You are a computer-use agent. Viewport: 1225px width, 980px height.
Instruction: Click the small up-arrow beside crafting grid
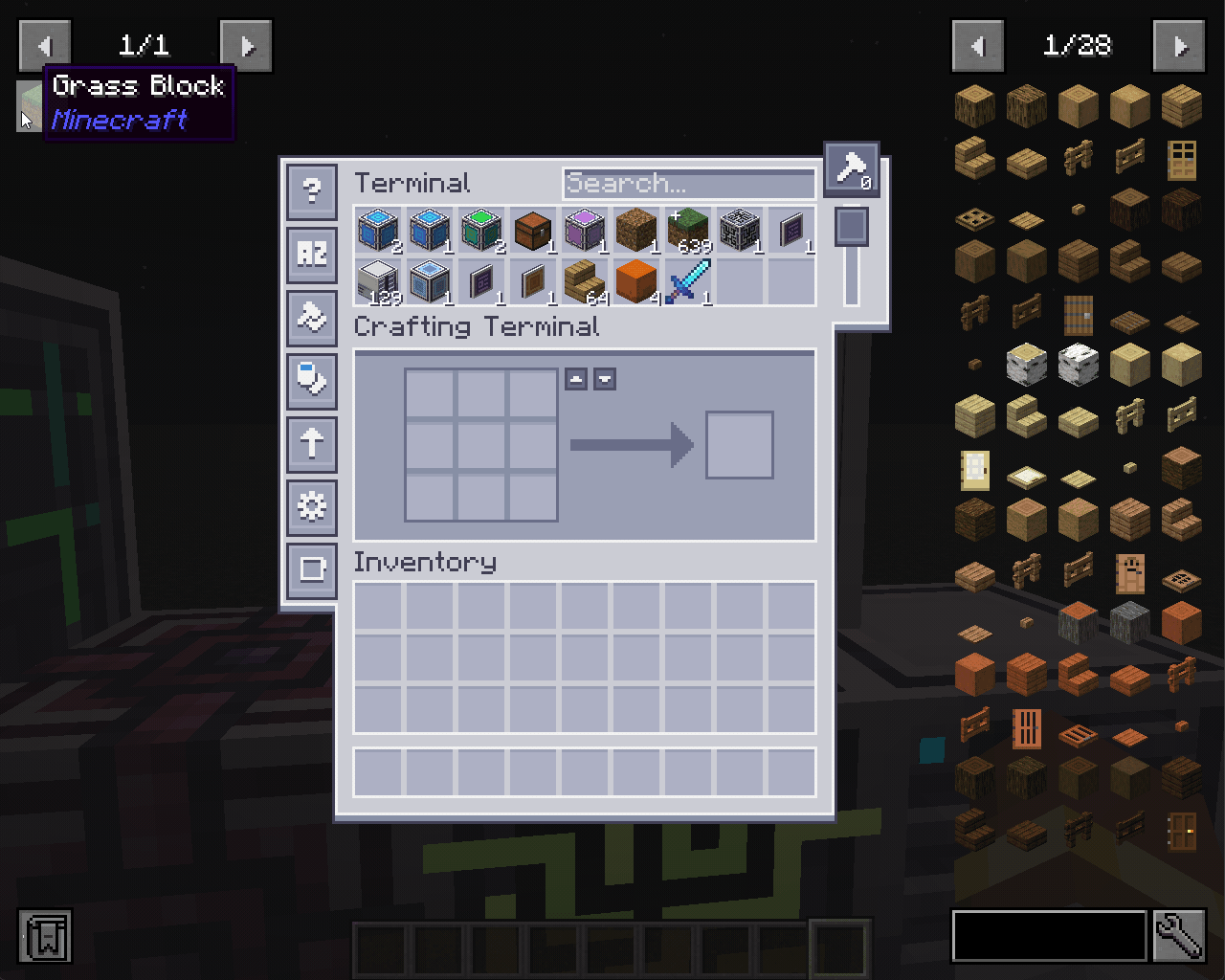click(578, 378)
